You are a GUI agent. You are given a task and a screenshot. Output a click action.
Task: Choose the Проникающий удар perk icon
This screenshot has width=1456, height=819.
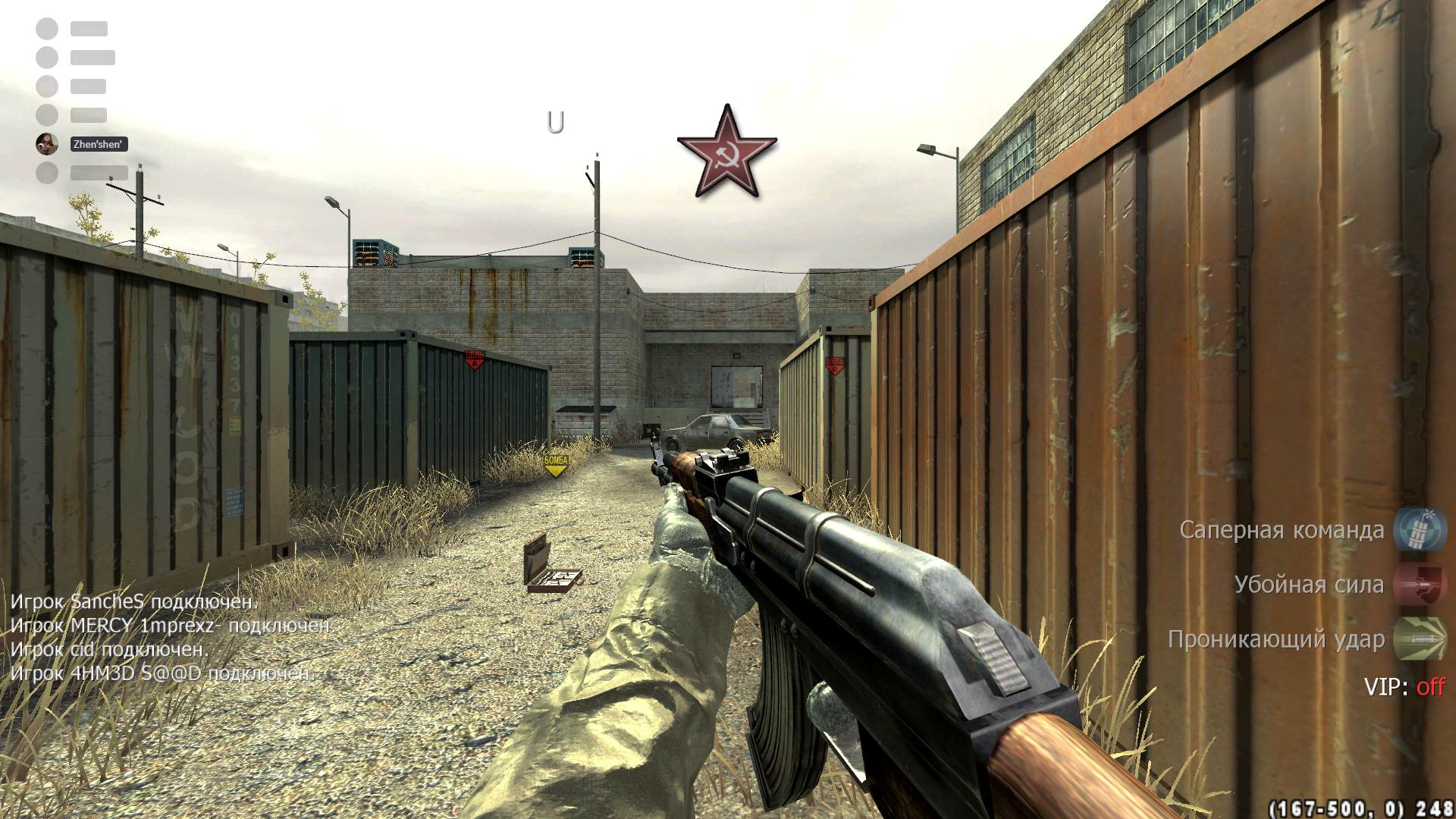(x=1420, y=639)
